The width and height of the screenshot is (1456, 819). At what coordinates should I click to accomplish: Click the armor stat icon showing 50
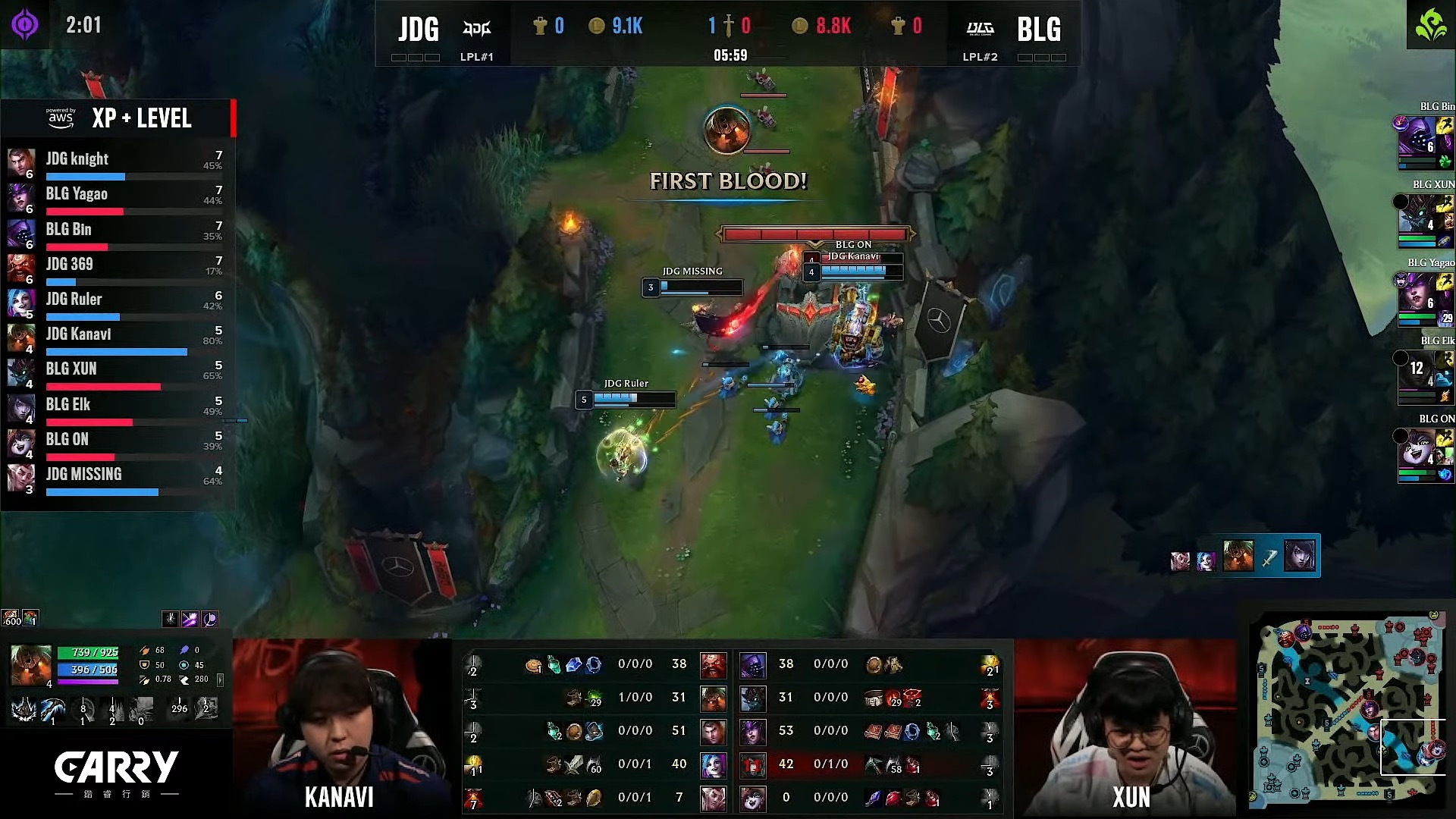click(x=144, y=666)
